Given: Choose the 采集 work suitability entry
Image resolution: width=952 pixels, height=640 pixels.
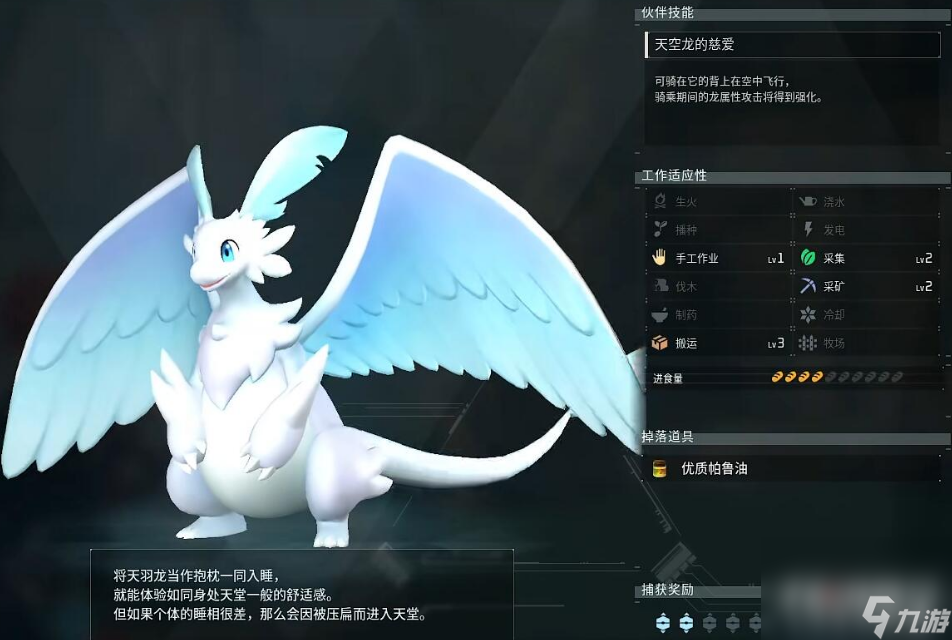Looking at the screenshot, I should [866, 258].
